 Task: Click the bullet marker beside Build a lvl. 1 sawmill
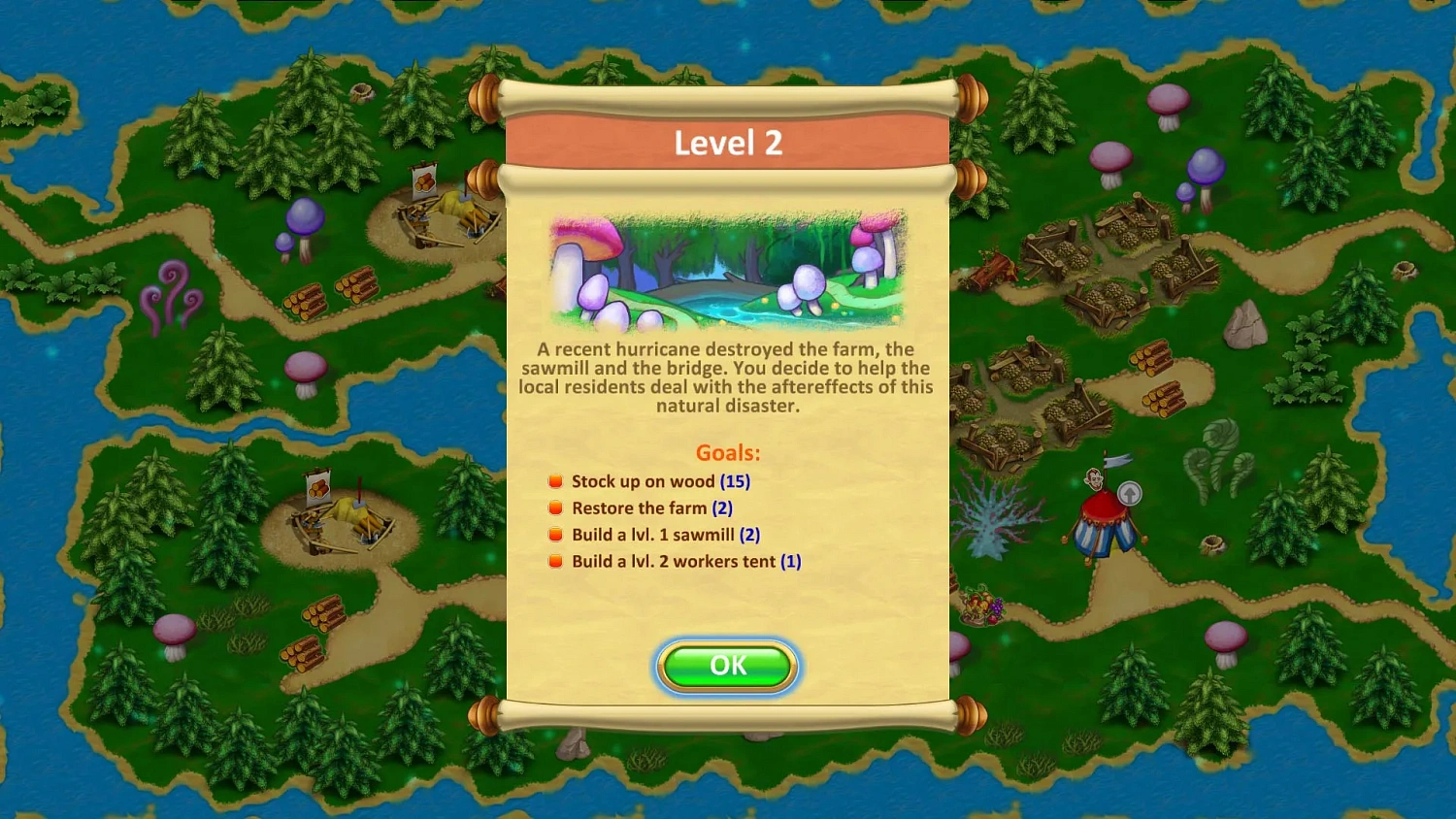(555, 534)
